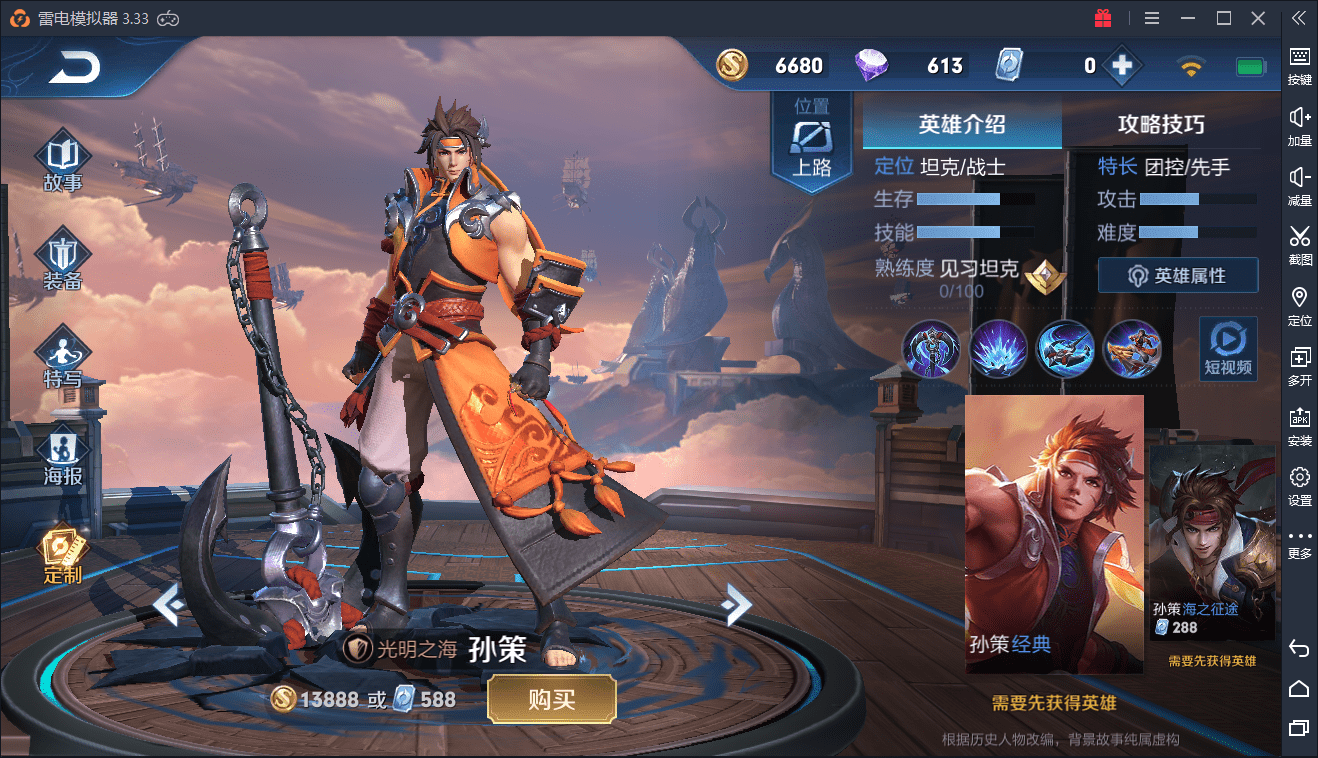The image size is (1318, 758).
Task: Select the 海之征途 skin thumbnail
Action: coord(1211,540)
